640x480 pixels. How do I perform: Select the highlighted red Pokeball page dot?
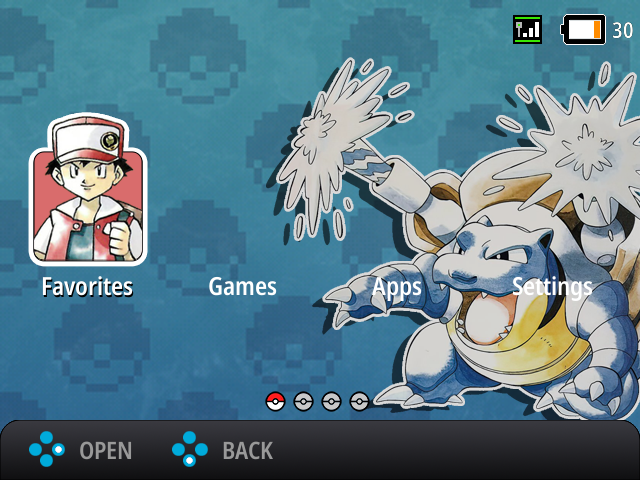276,401
